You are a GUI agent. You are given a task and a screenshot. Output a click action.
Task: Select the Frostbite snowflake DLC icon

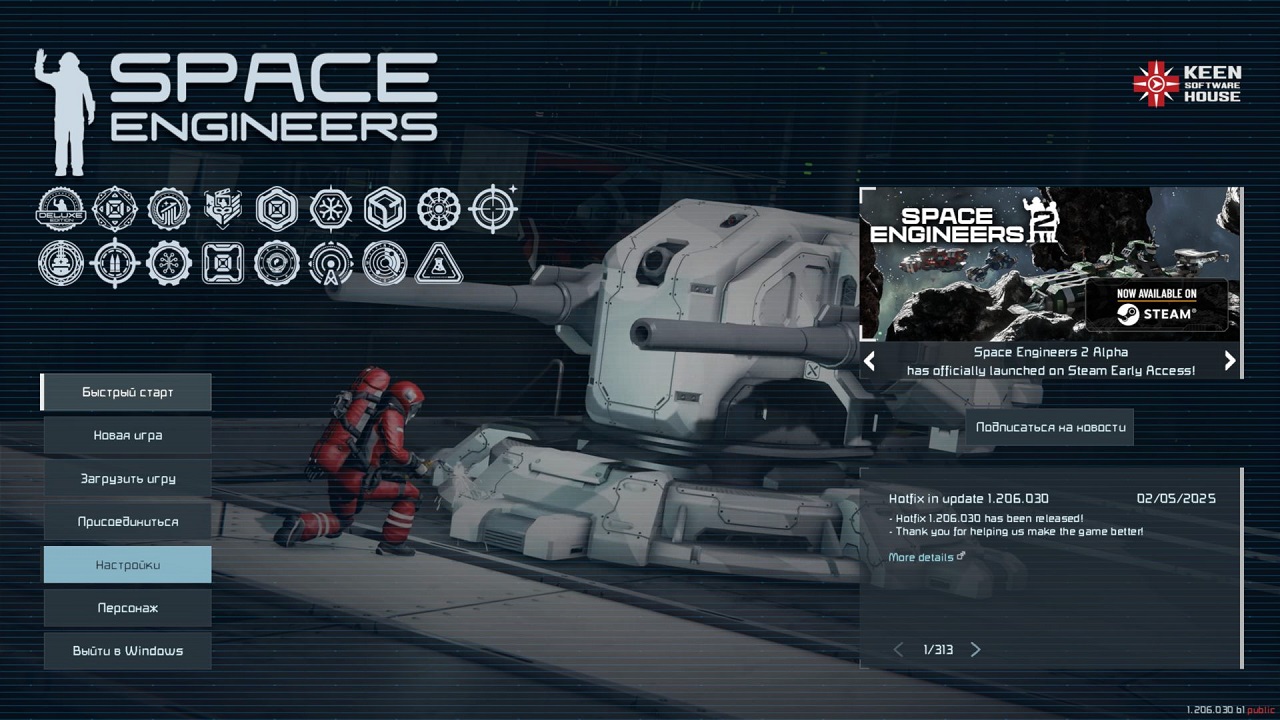point(331,209)
